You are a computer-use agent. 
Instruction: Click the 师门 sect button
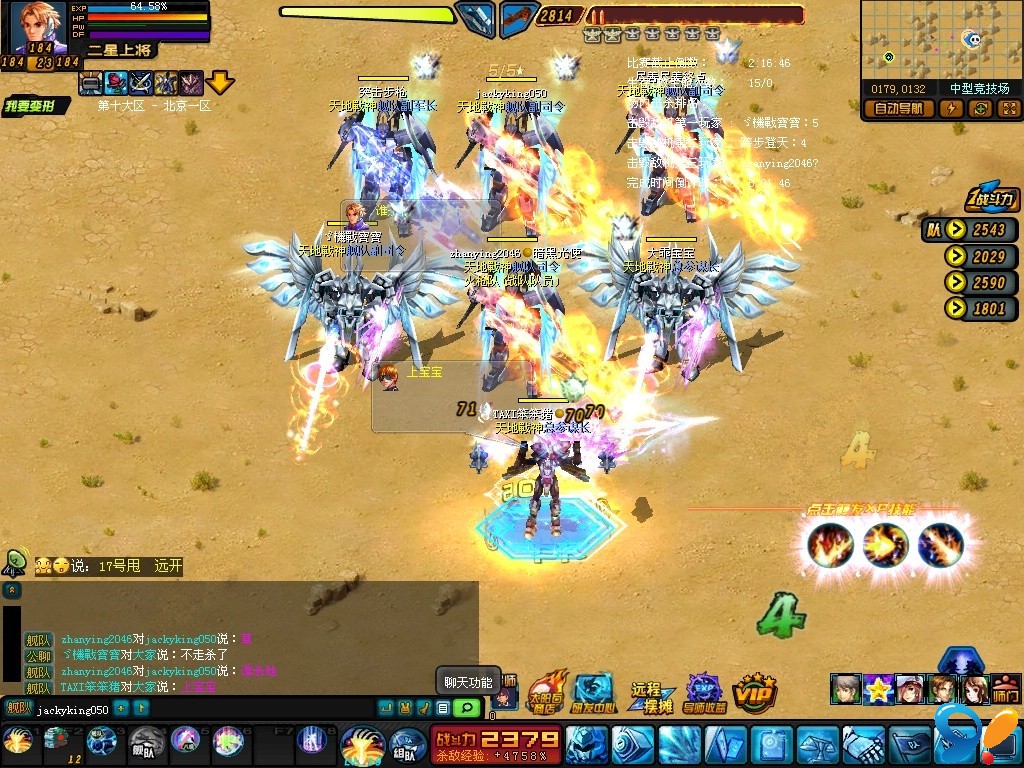pyautogui.click(x=1004, y=690)
